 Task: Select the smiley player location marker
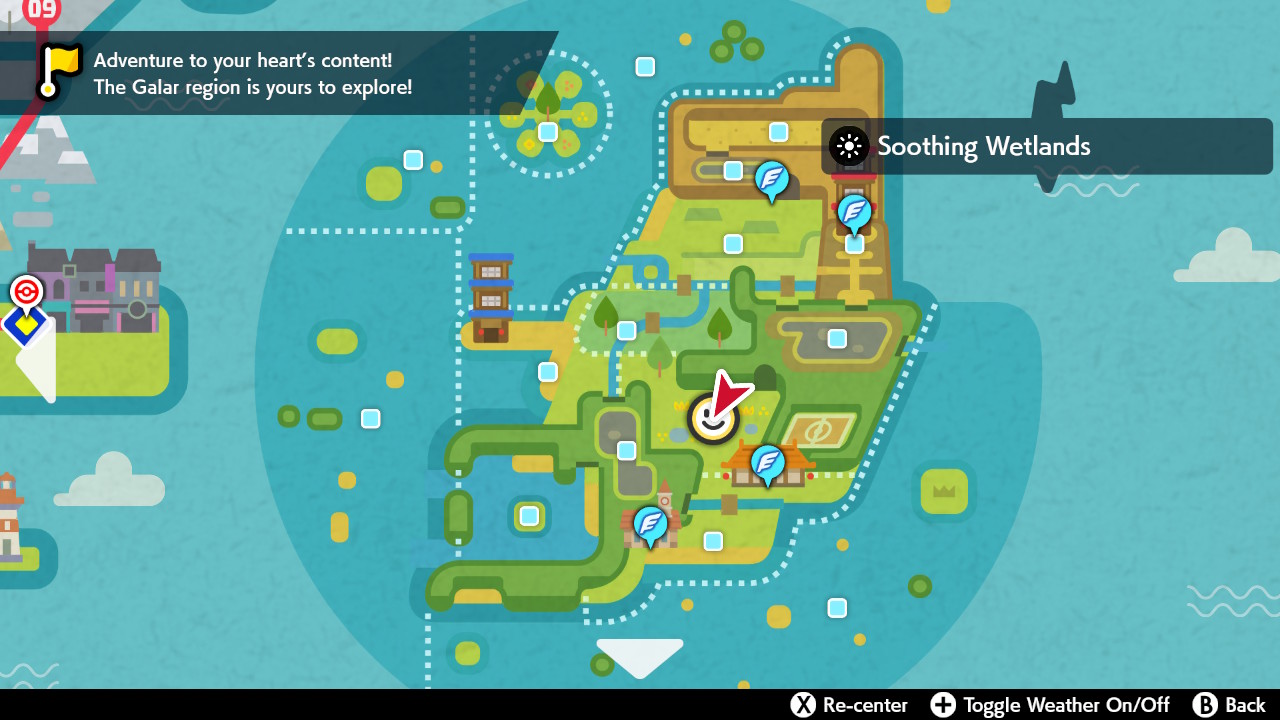point(711,418)
